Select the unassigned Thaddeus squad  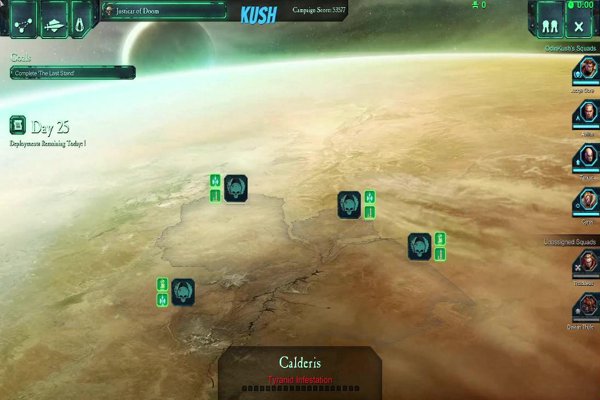(x=585, y=263)
